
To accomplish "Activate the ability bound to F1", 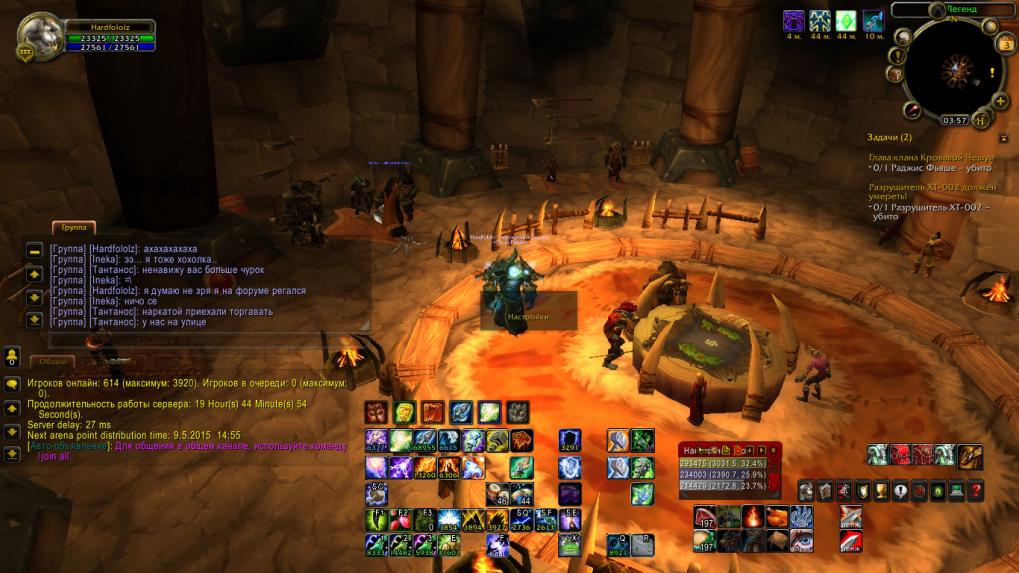I will tap(376, 519).
